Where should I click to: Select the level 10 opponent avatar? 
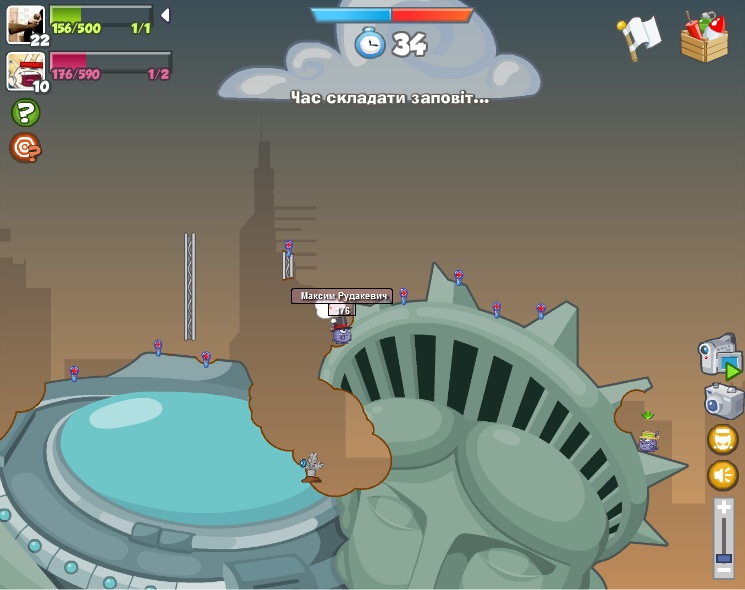[25, 70]
